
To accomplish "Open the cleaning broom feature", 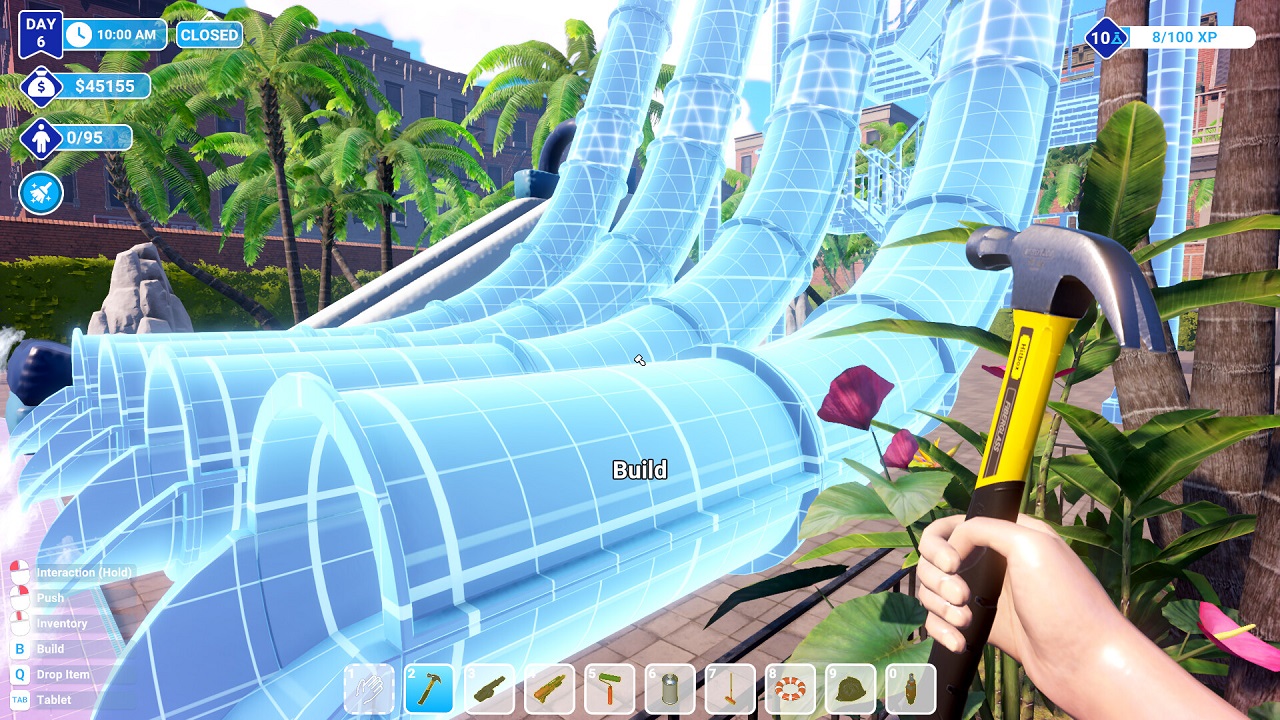I will 40,194.
